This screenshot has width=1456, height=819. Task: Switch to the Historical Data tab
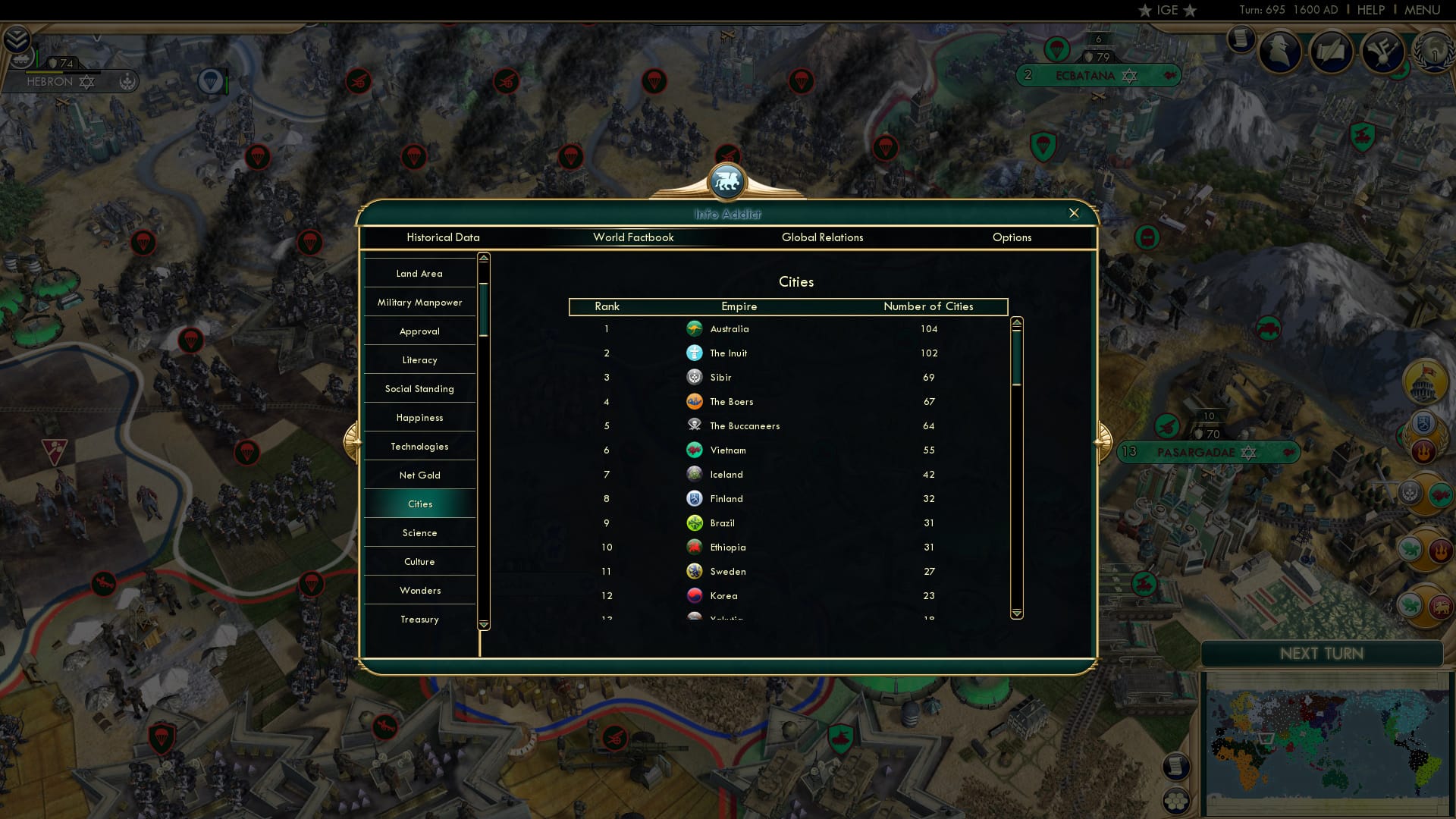tap(444, 237)
